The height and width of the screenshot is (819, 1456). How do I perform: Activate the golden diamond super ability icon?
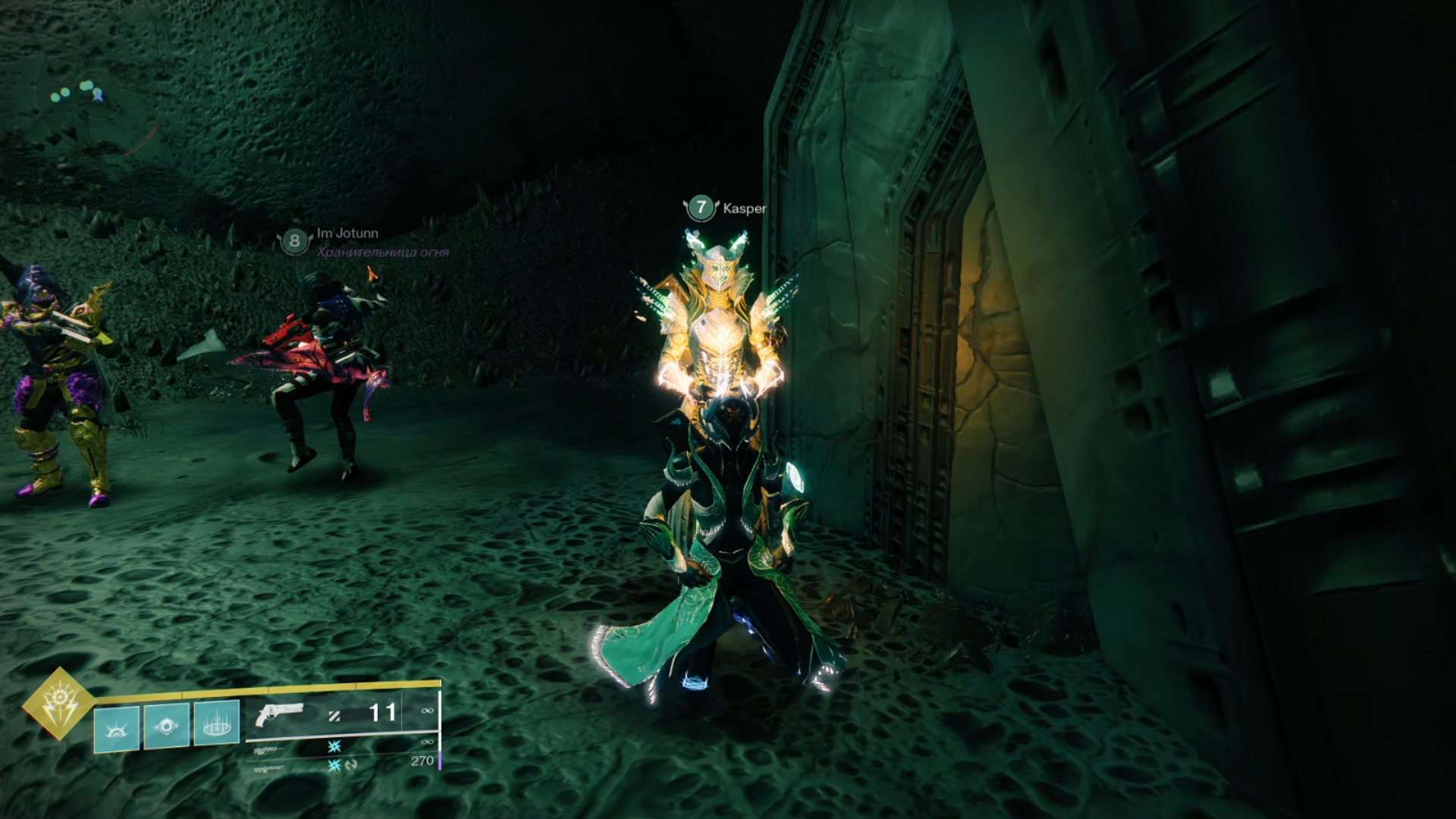pos(58,702)
